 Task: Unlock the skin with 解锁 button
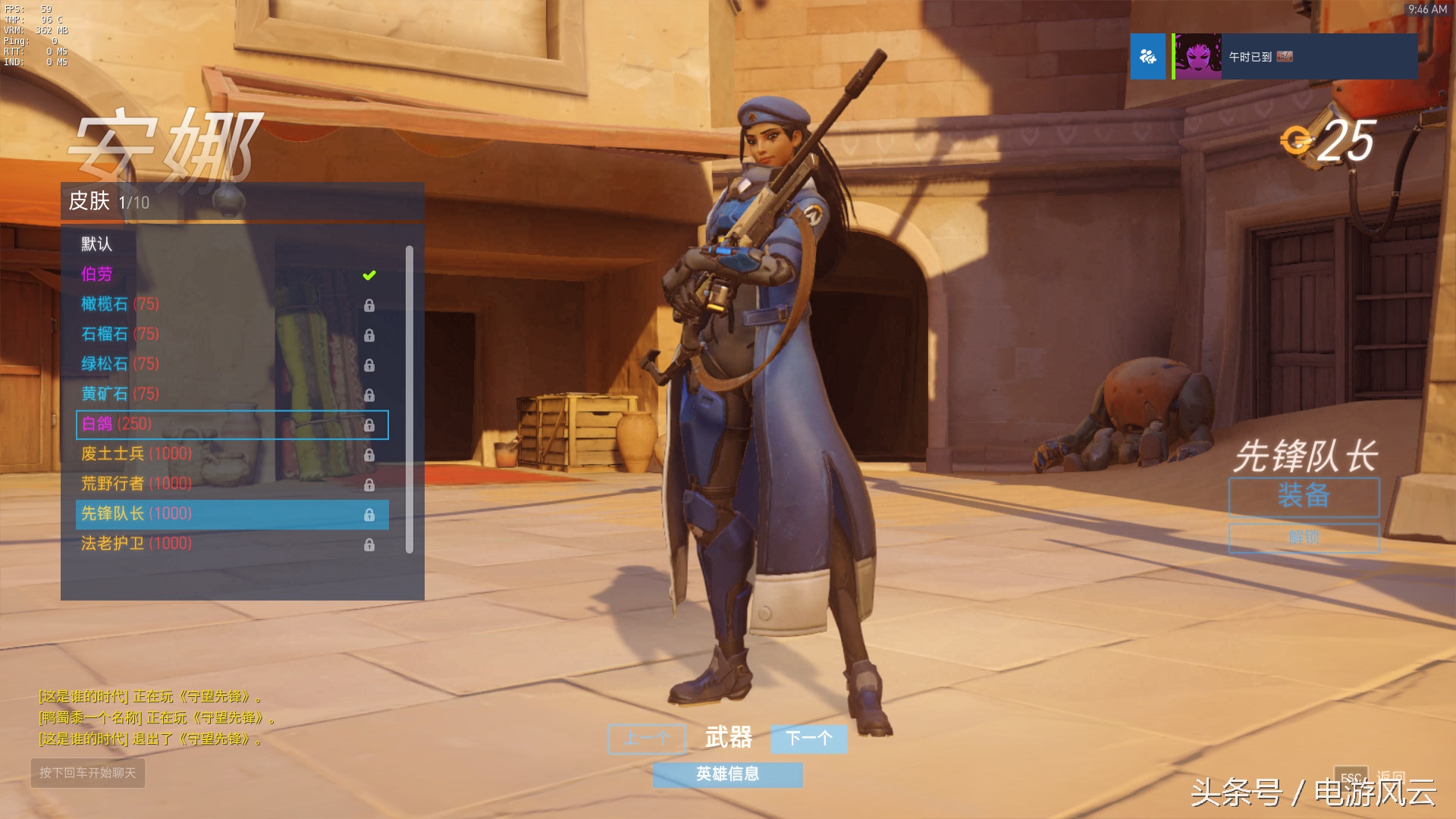(1304, 538)
